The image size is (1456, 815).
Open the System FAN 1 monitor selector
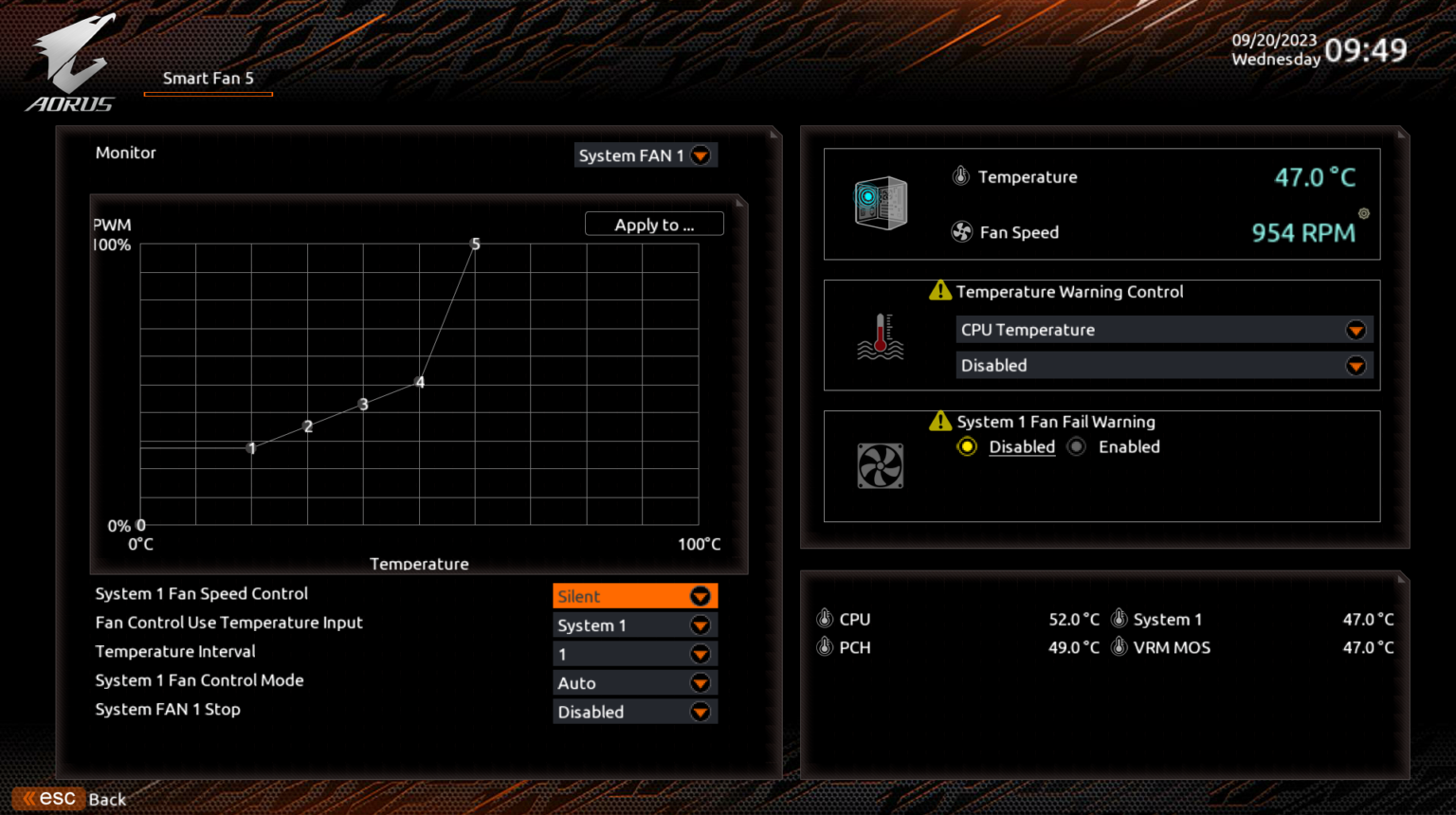click(x=646, y=154)
